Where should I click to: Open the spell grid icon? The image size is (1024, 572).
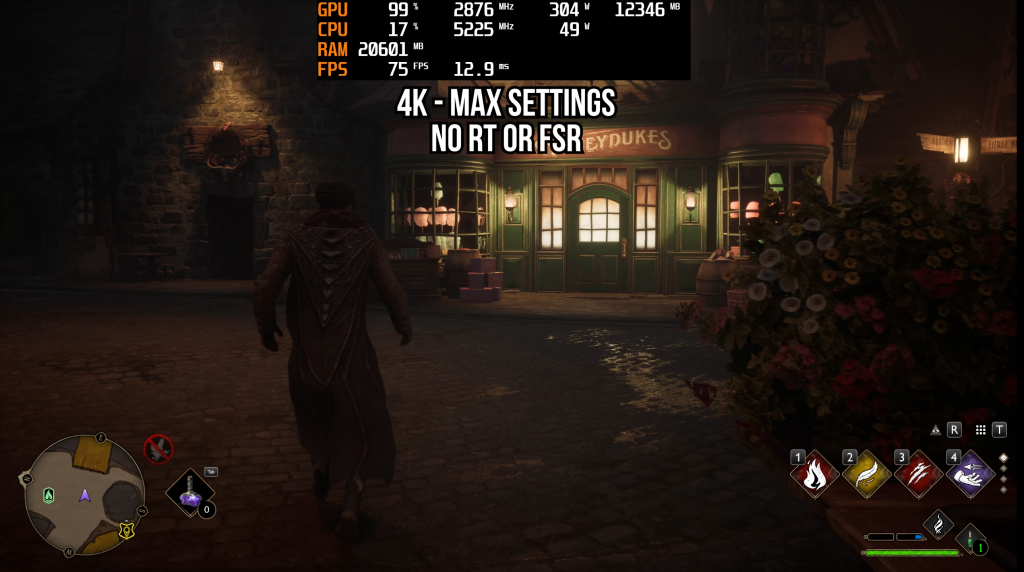click(x=981, y=430)
